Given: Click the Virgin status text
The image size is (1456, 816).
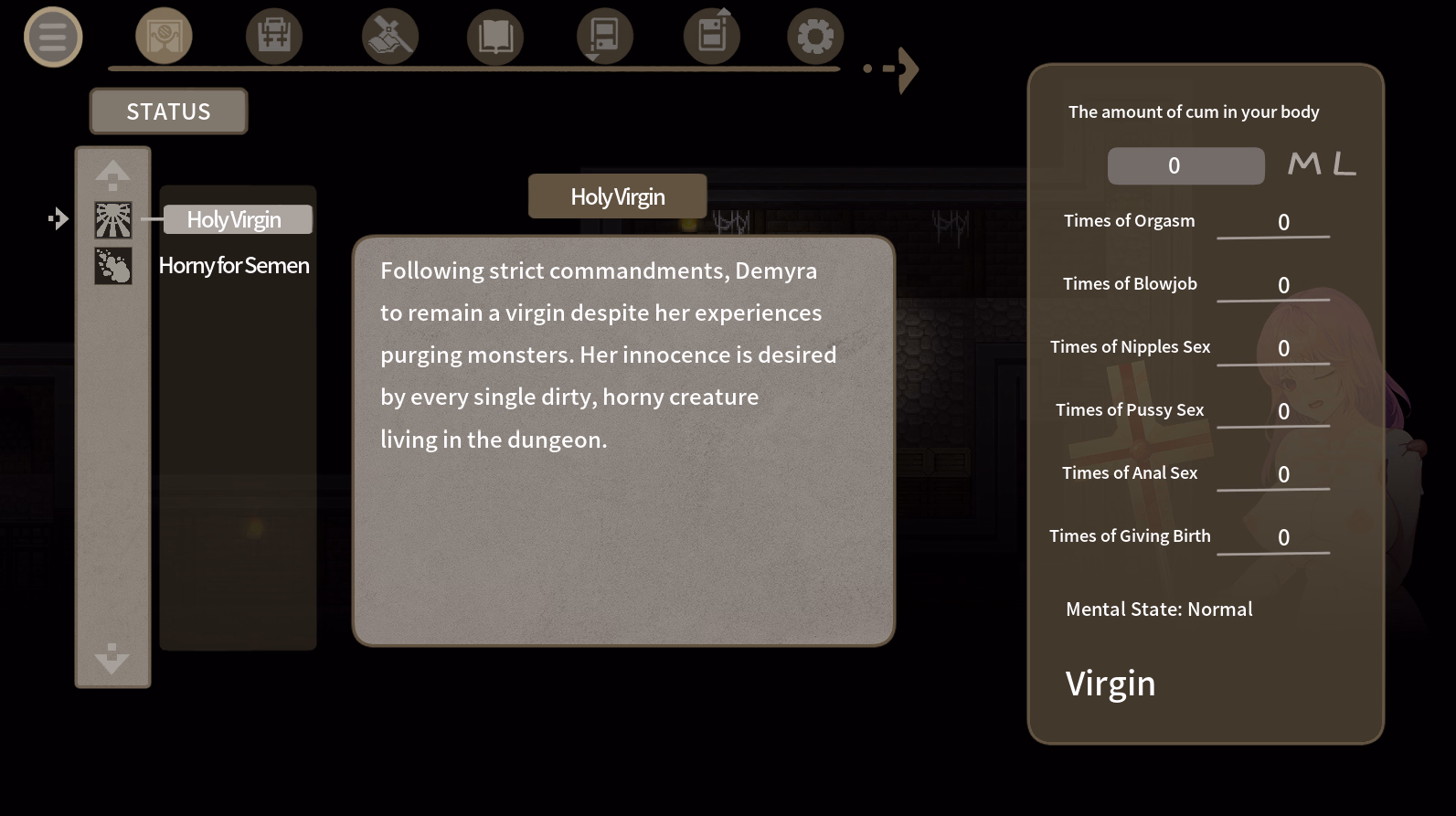Looking at the screenshot, I should [1111, 683].
